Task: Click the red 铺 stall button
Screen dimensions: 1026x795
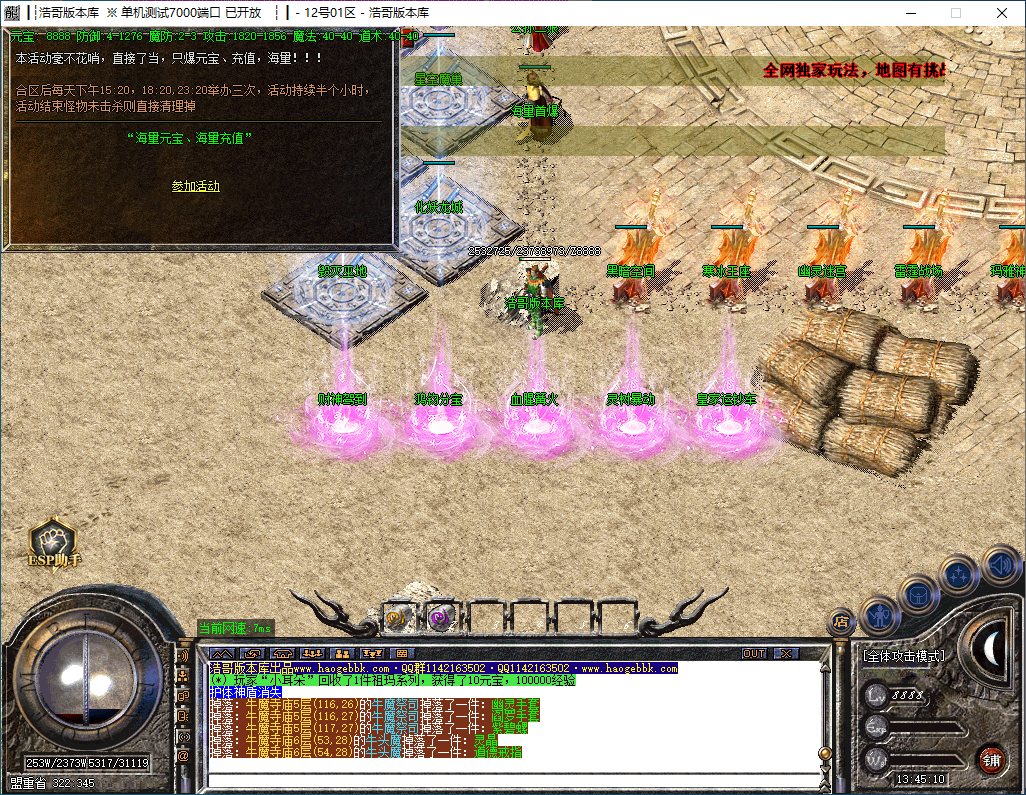Action: click(x=991, y=758)
